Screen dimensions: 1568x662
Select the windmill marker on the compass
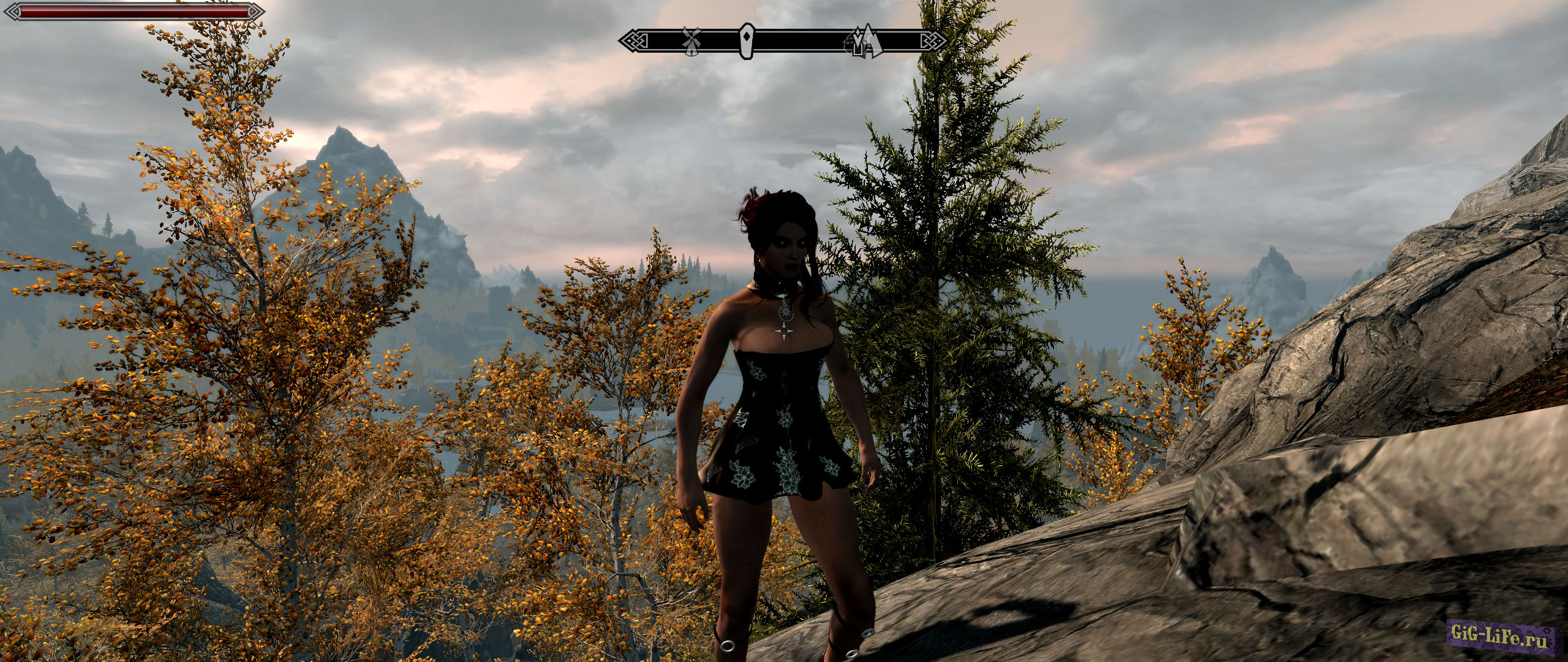(x=692, y=40)
